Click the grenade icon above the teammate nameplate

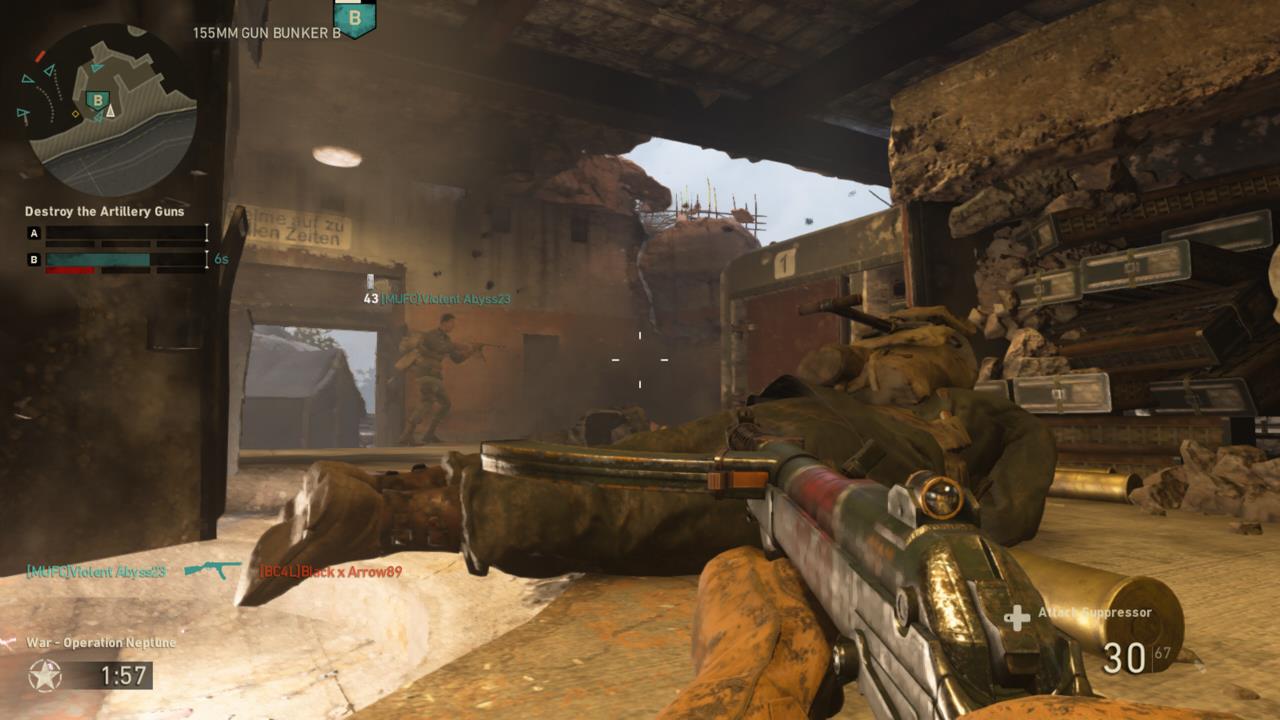click(370, 281)
